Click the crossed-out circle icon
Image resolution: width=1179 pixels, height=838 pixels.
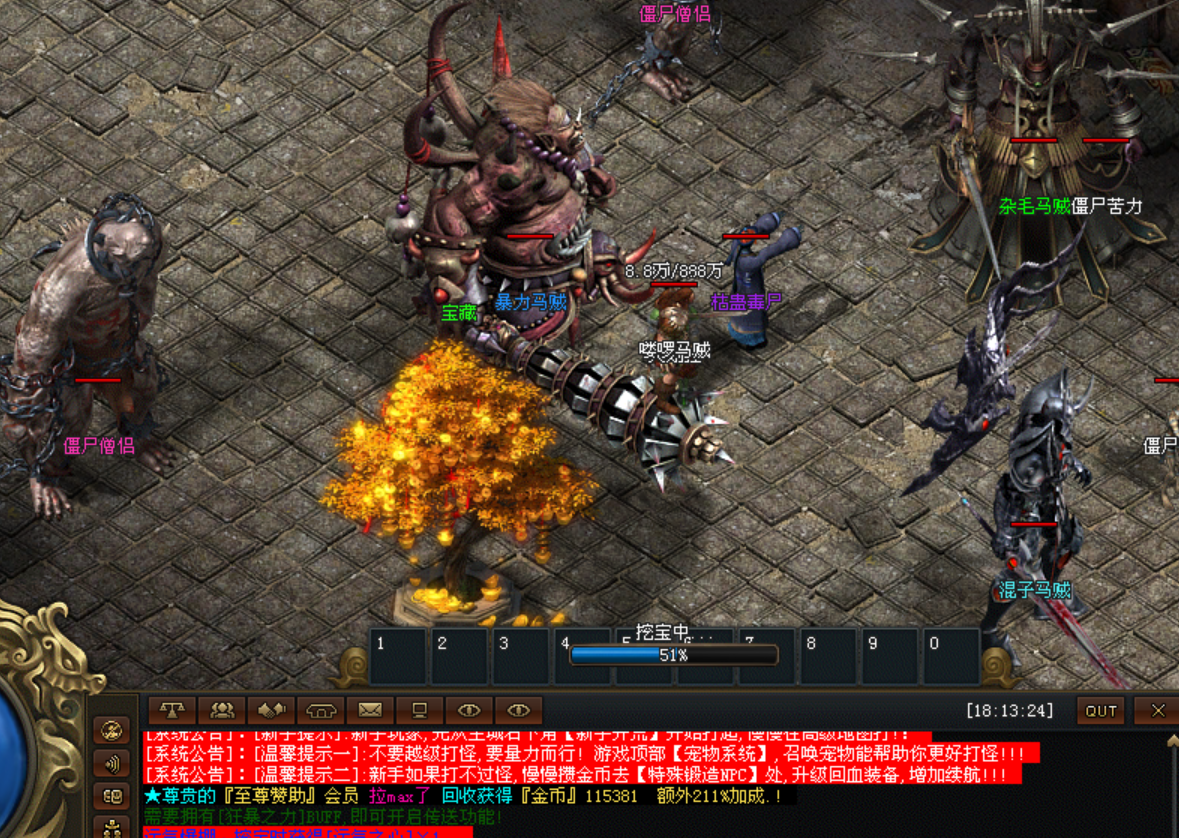click(x=112, y=730)
